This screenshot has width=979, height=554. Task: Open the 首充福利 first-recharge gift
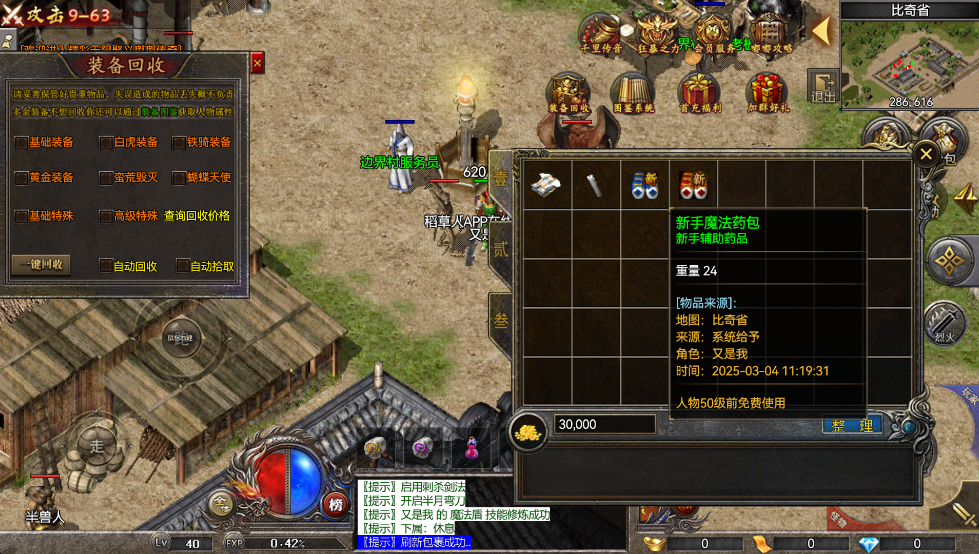click(x=699, y=91)
